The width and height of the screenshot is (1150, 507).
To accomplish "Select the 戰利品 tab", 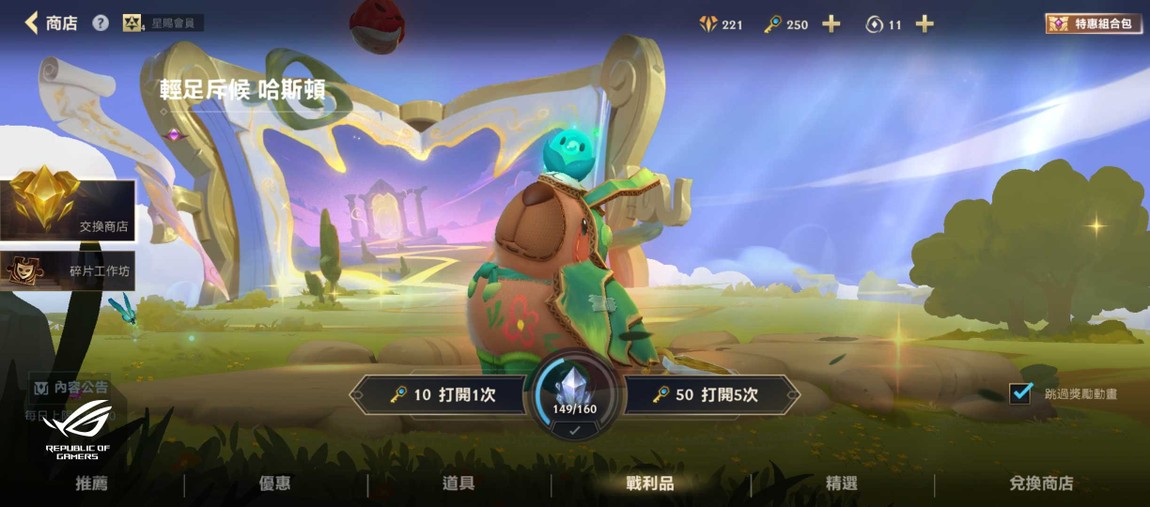I will (650, 484).
